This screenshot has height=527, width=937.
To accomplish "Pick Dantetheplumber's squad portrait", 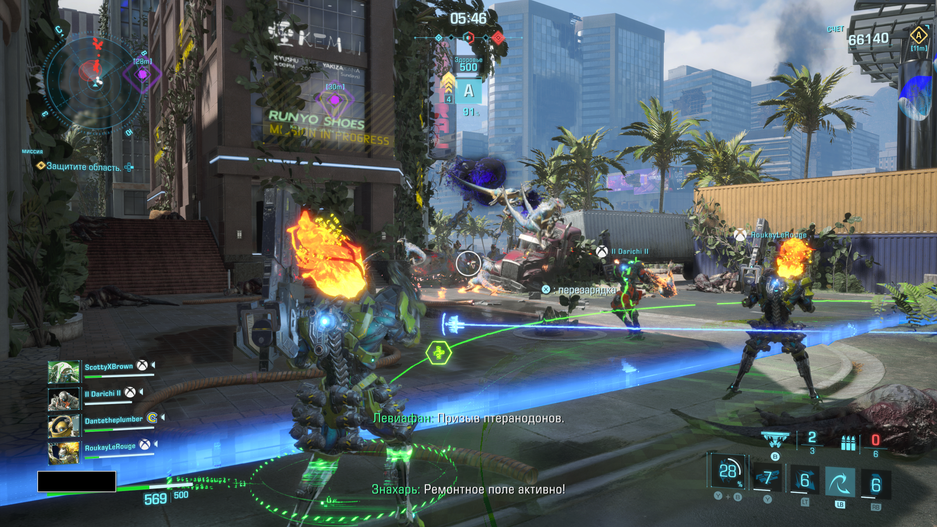I will (x=64, y=425).
